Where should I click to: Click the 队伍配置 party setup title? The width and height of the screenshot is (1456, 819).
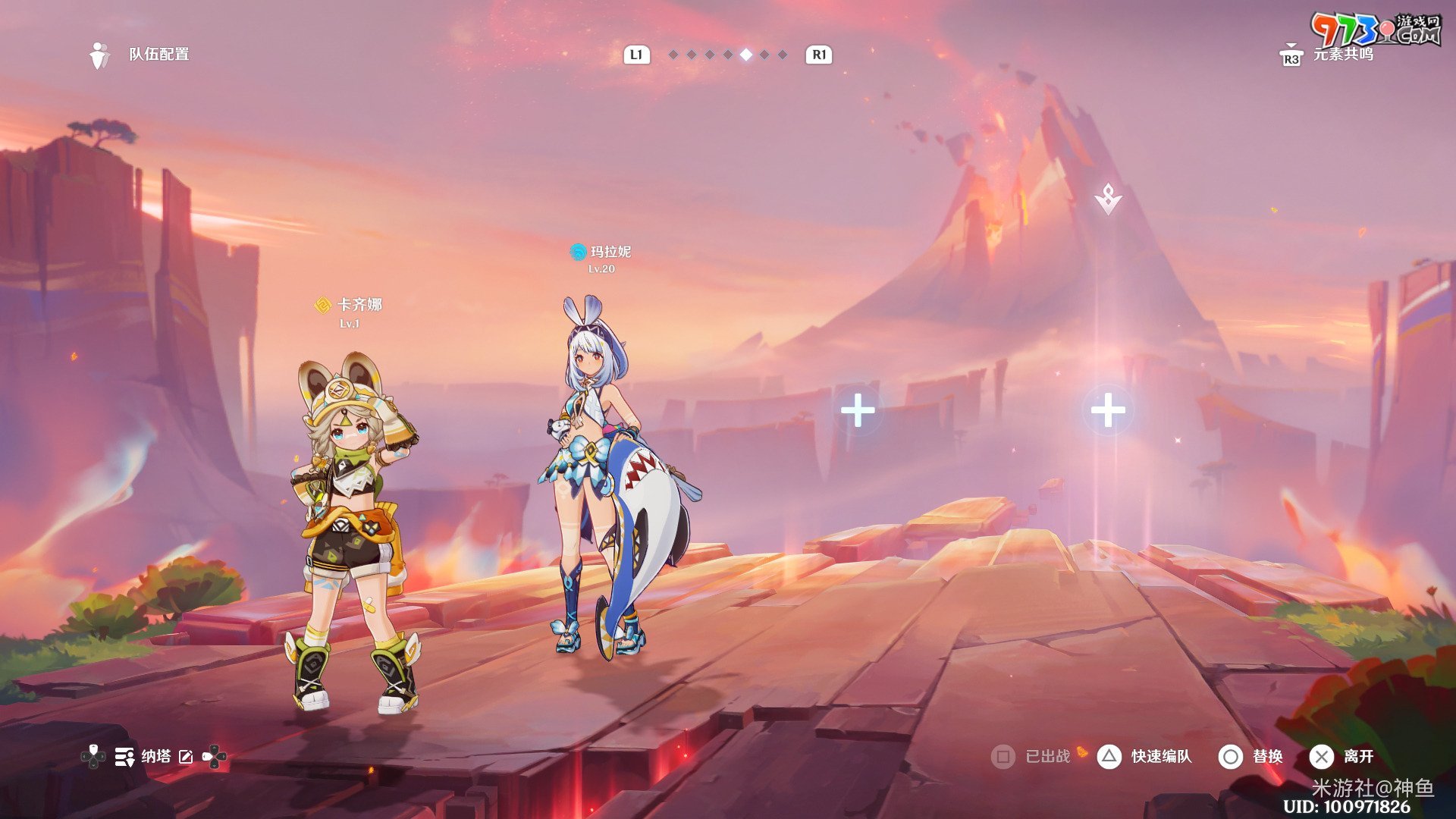pyautogui.click(x=158, y=55)
